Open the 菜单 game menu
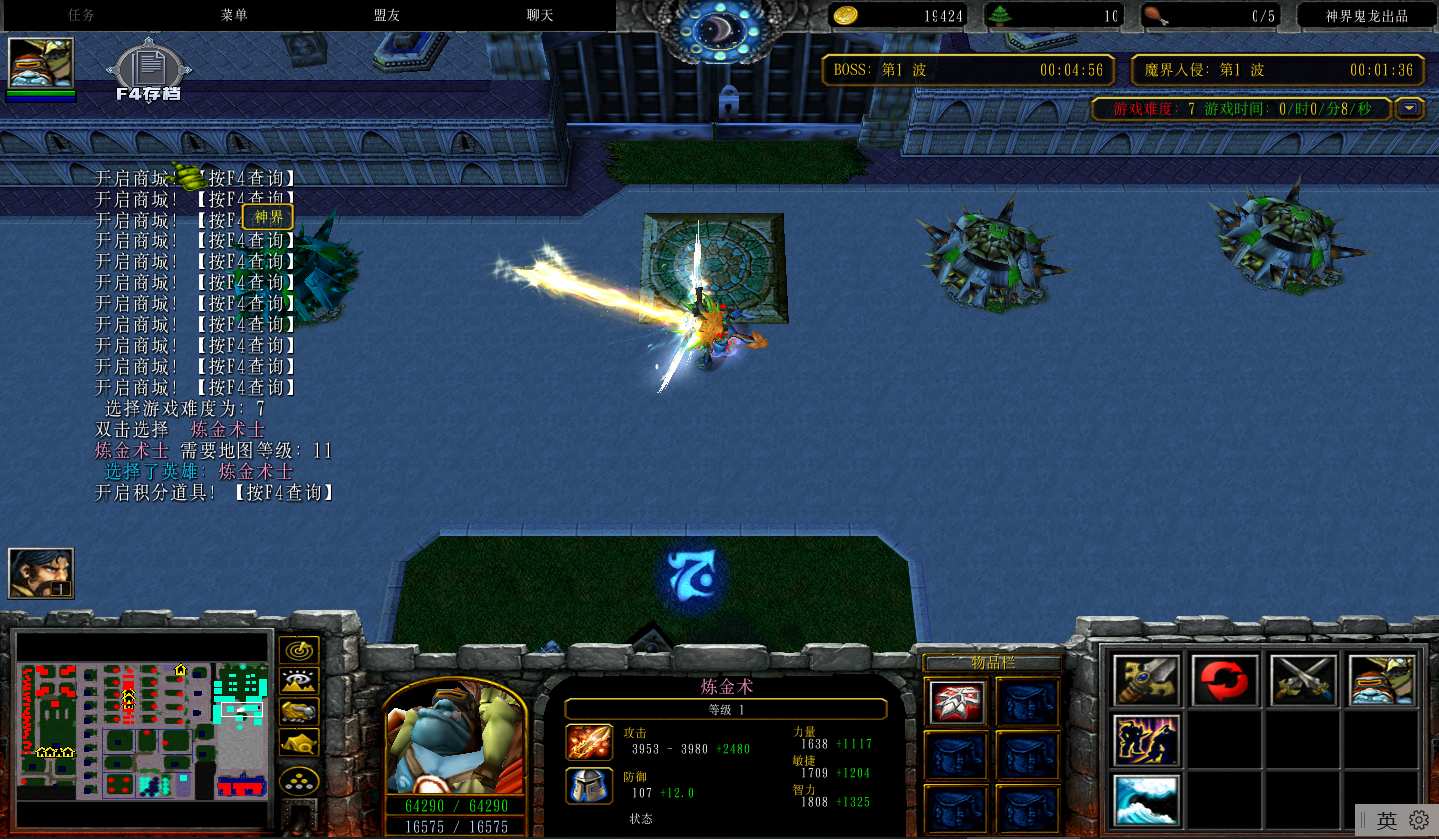 tap(234, 15)
